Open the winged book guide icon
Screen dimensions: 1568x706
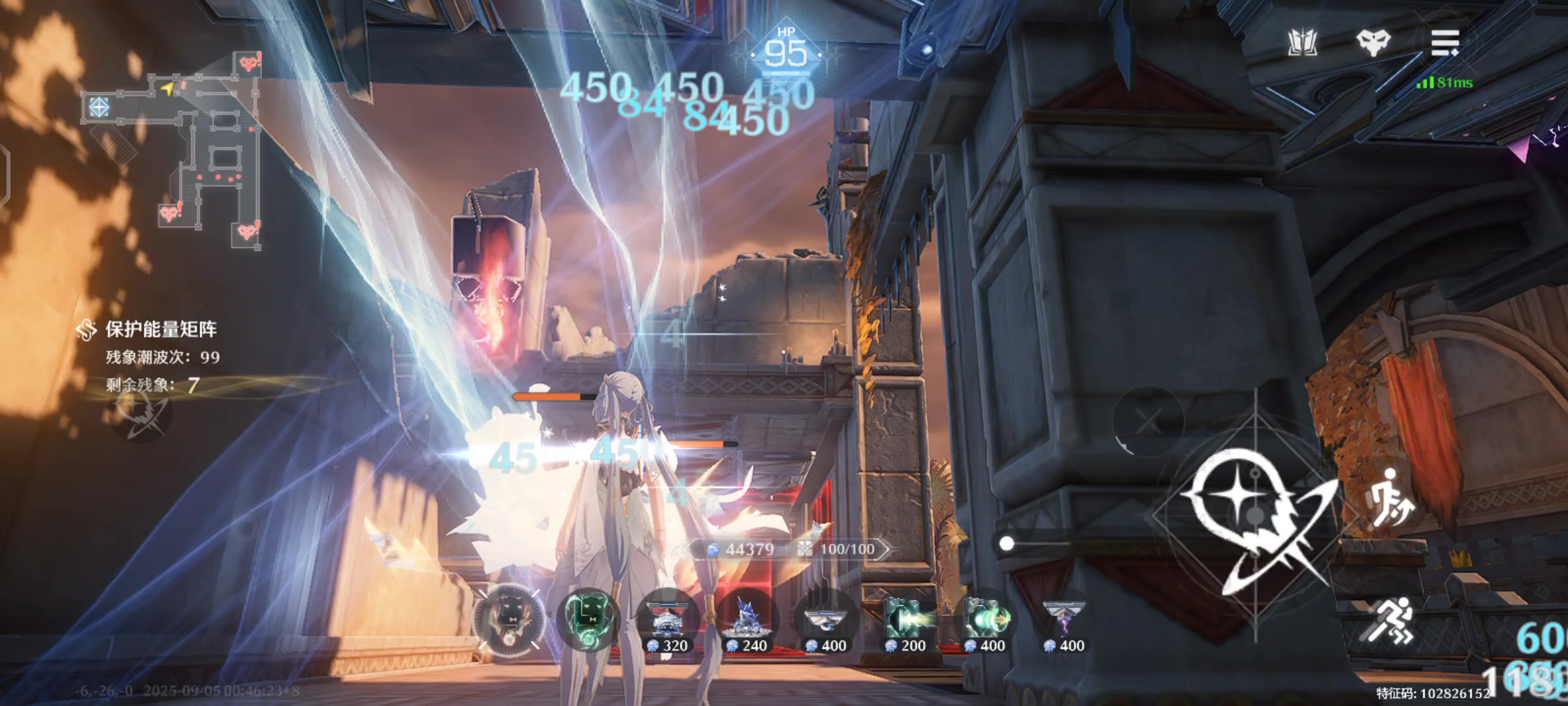[1302, 43]
